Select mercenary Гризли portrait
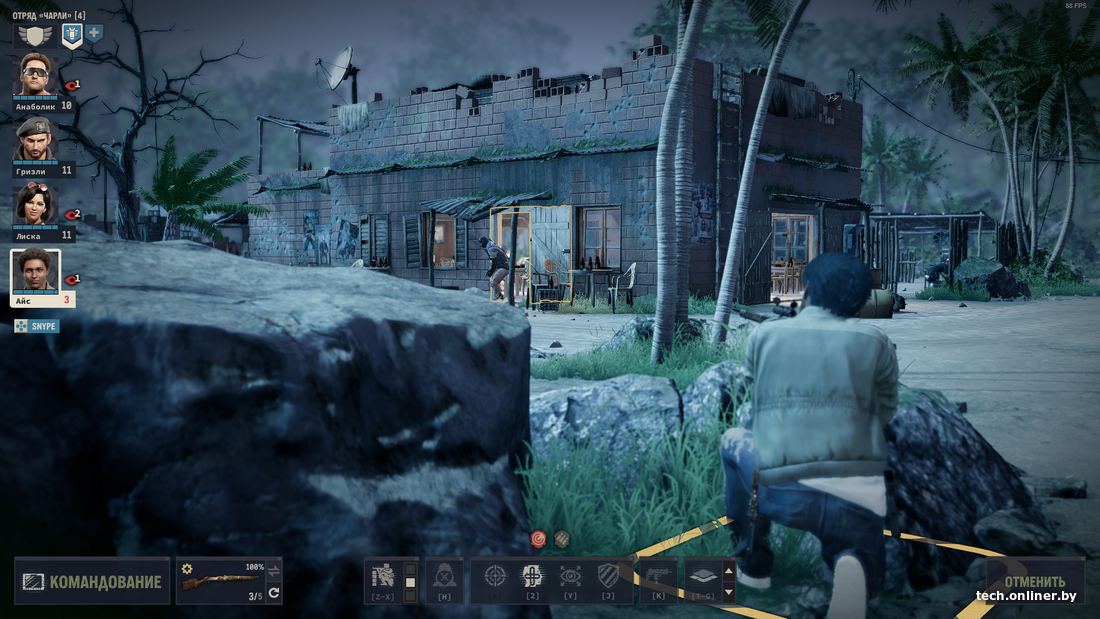The image size is (1100, 619). pos(35,140)
